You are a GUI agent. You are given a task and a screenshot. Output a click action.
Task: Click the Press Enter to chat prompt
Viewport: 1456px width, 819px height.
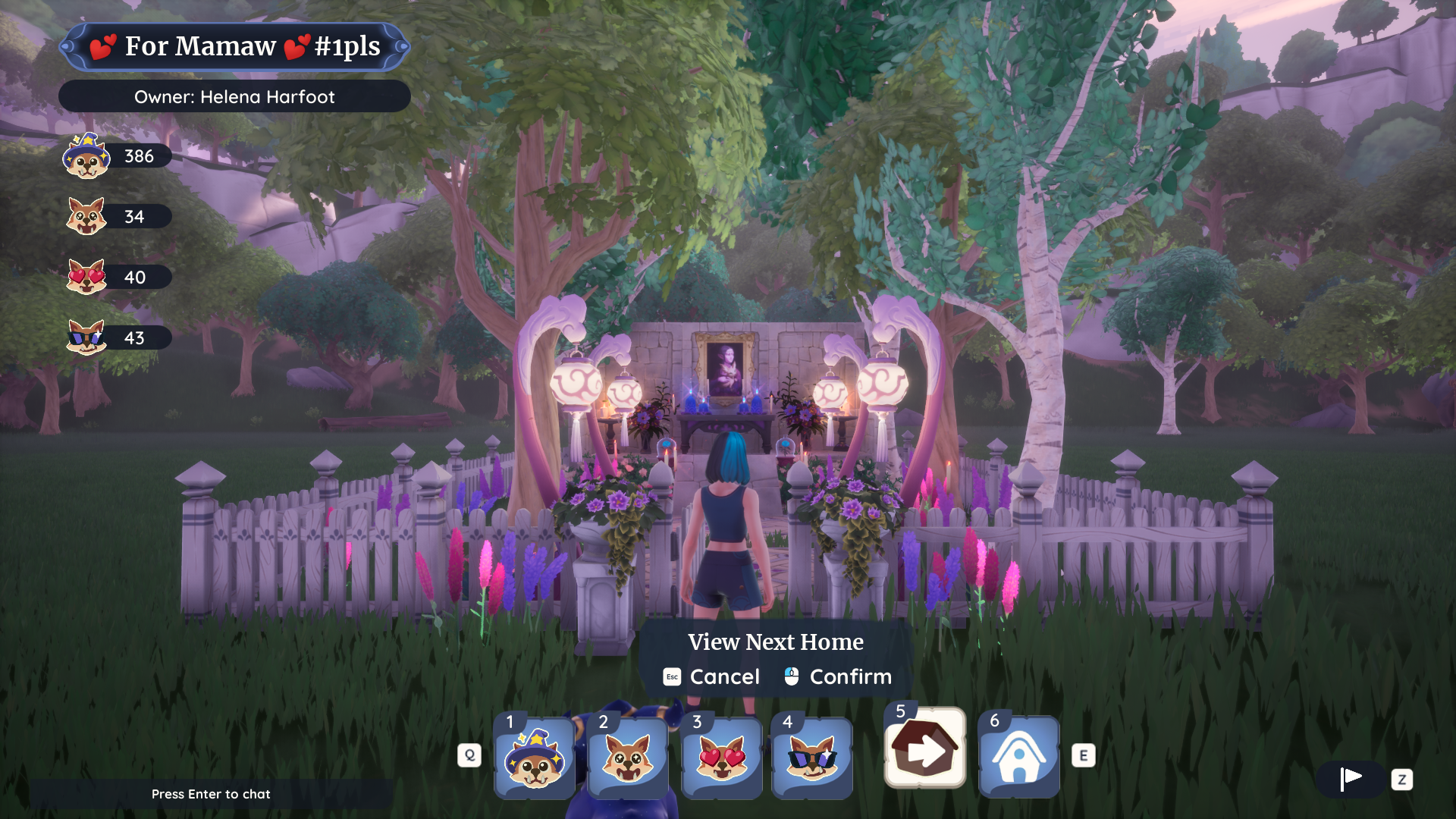tap(211, 794)
